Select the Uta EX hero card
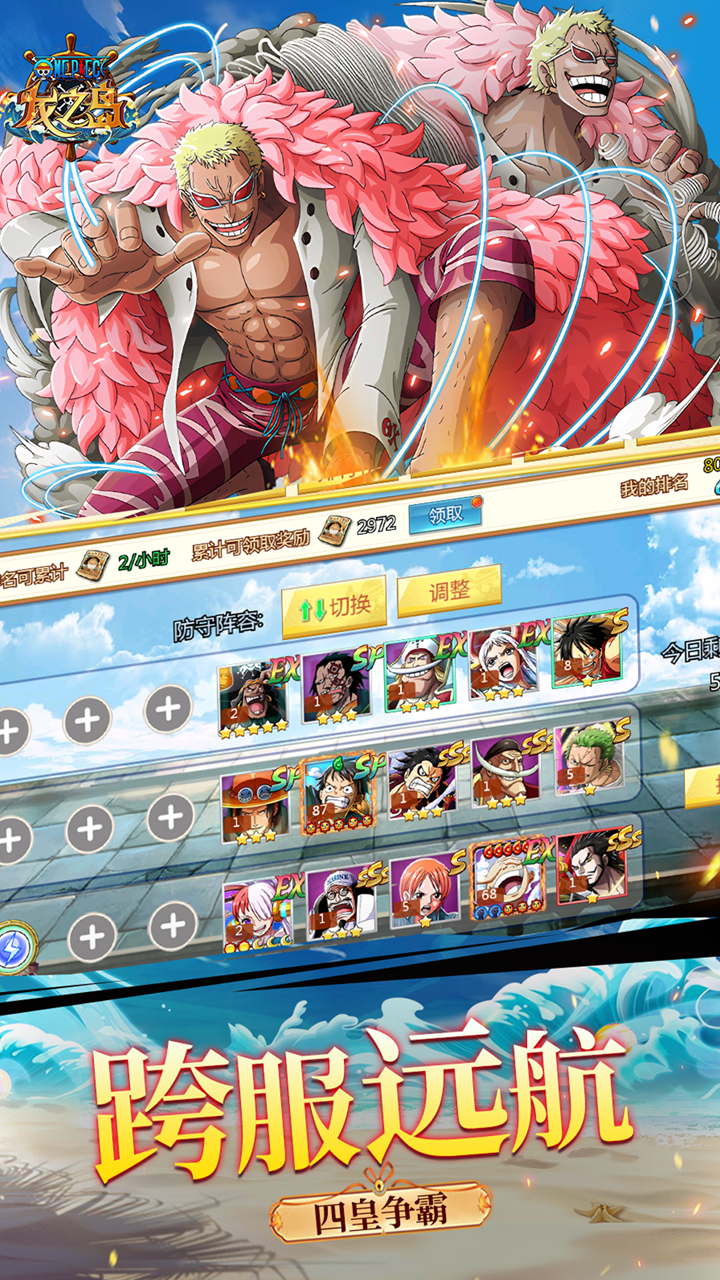The height and width of the screenshot is (1280, 720). click(x=258, y=912)
